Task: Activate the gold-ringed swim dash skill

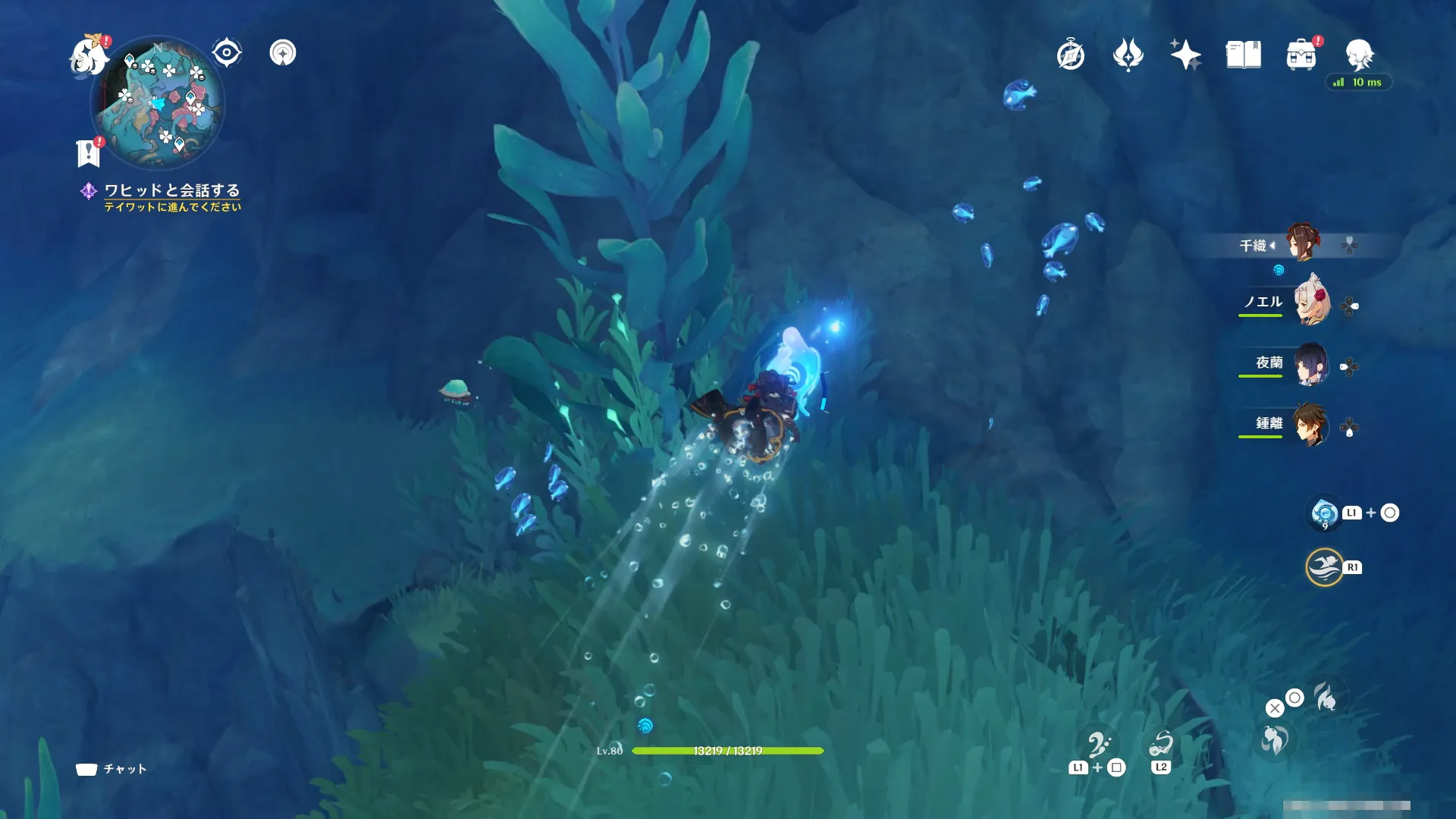Action: coord(1324,567)
